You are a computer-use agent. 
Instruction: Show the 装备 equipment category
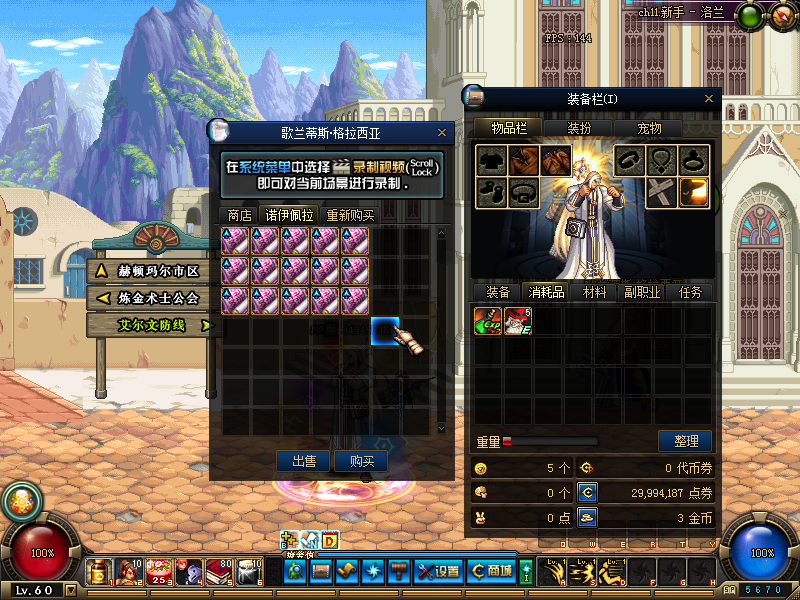click(498, 292)
